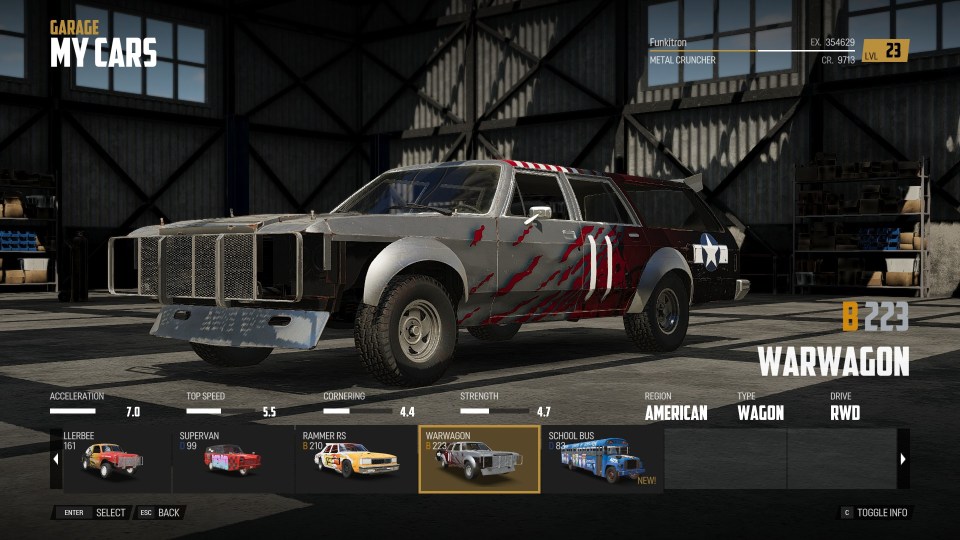The image size is (960, 540).
Task: Activate the Toggle Info option
Action: click(x=874, y=513)
